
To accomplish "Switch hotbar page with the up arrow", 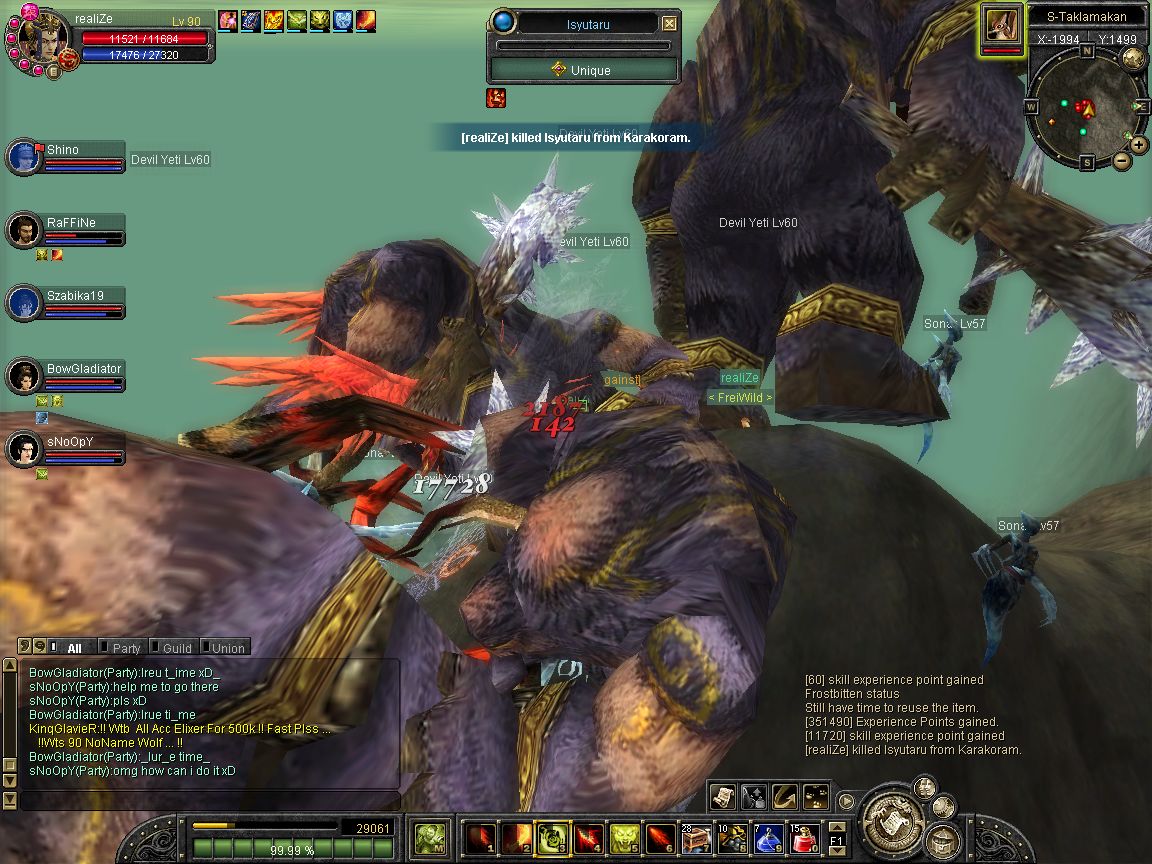I will pyautogui.click(x=837, y=827).
